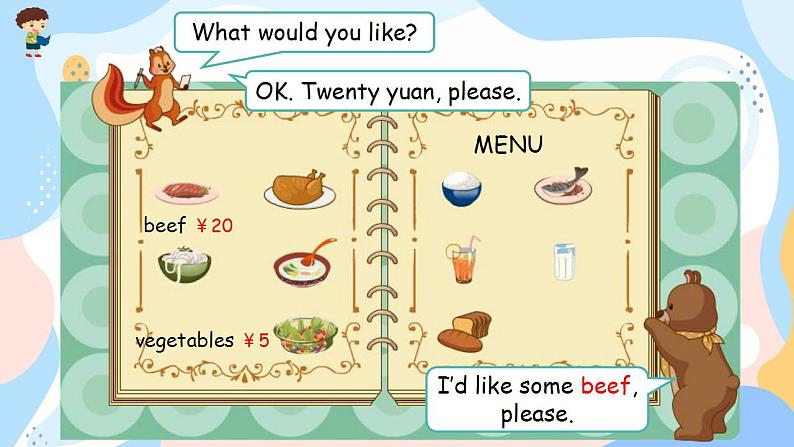The height and width of the screenshot is (447, 794).
Task: Pick the bowl of noodles
Action: click(x=184, y=264)
